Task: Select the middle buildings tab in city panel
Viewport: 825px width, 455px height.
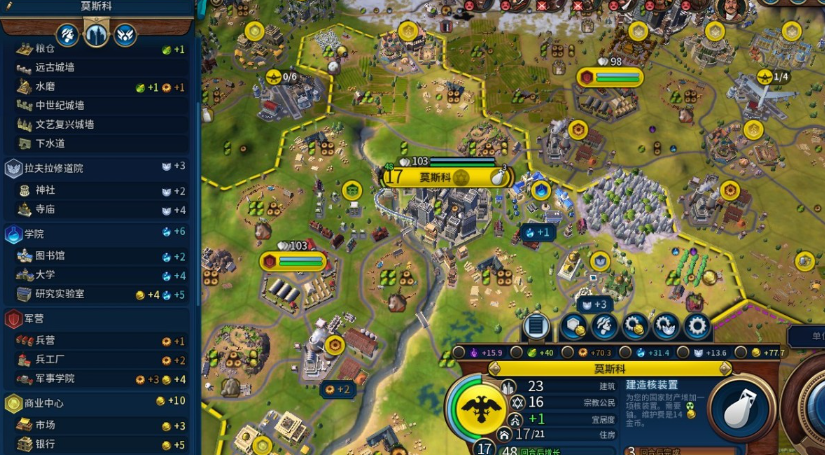Action: [x=96, y=34]
